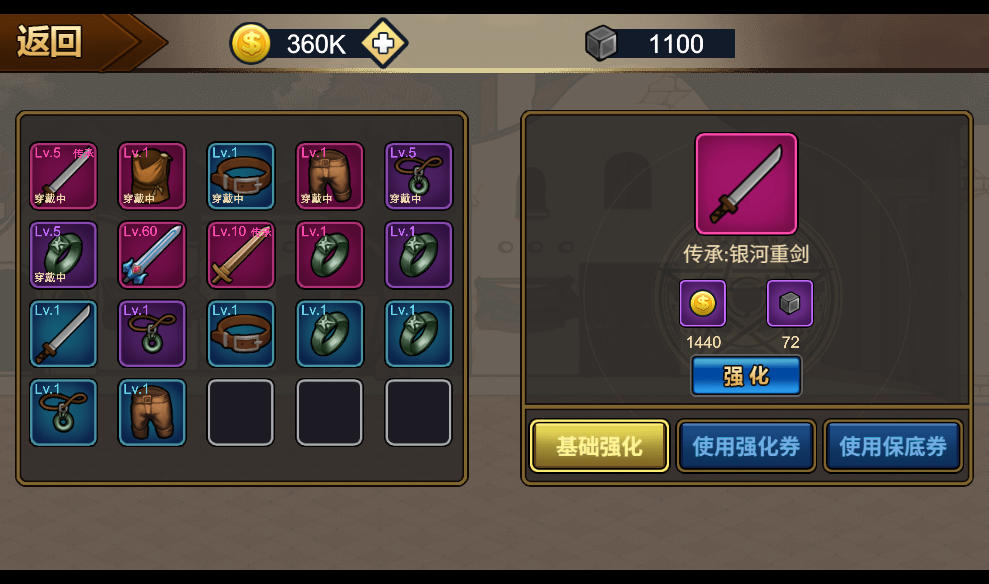
Task: Pick the Lv.1 pants with blue background
Action: click(x=152, y=412)
